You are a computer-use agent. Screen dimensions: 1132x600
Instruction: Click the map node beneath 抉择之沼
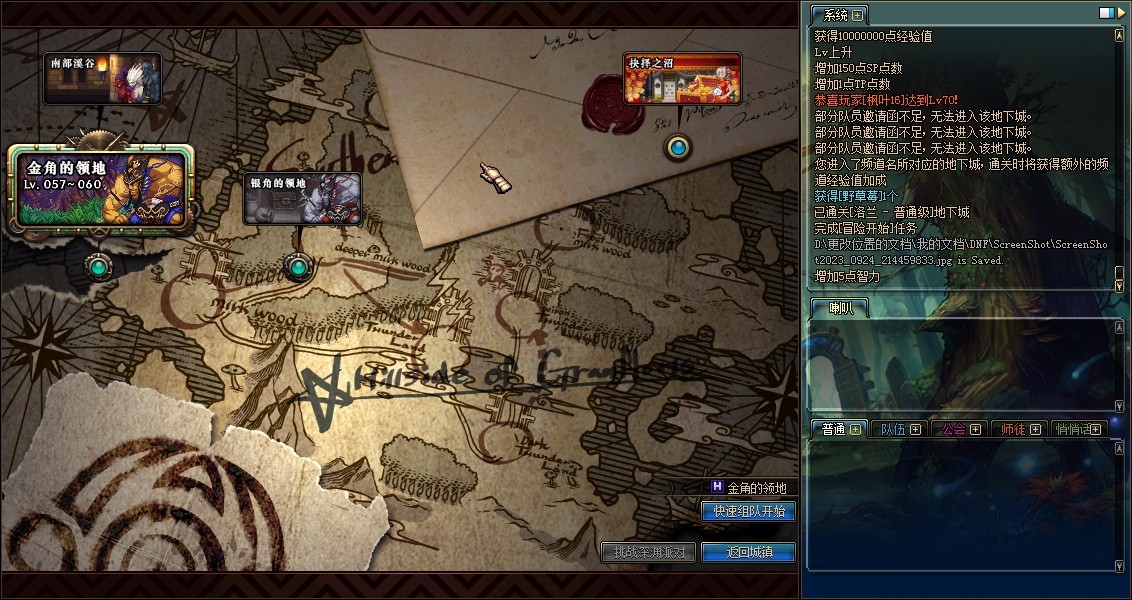(679, 148)
